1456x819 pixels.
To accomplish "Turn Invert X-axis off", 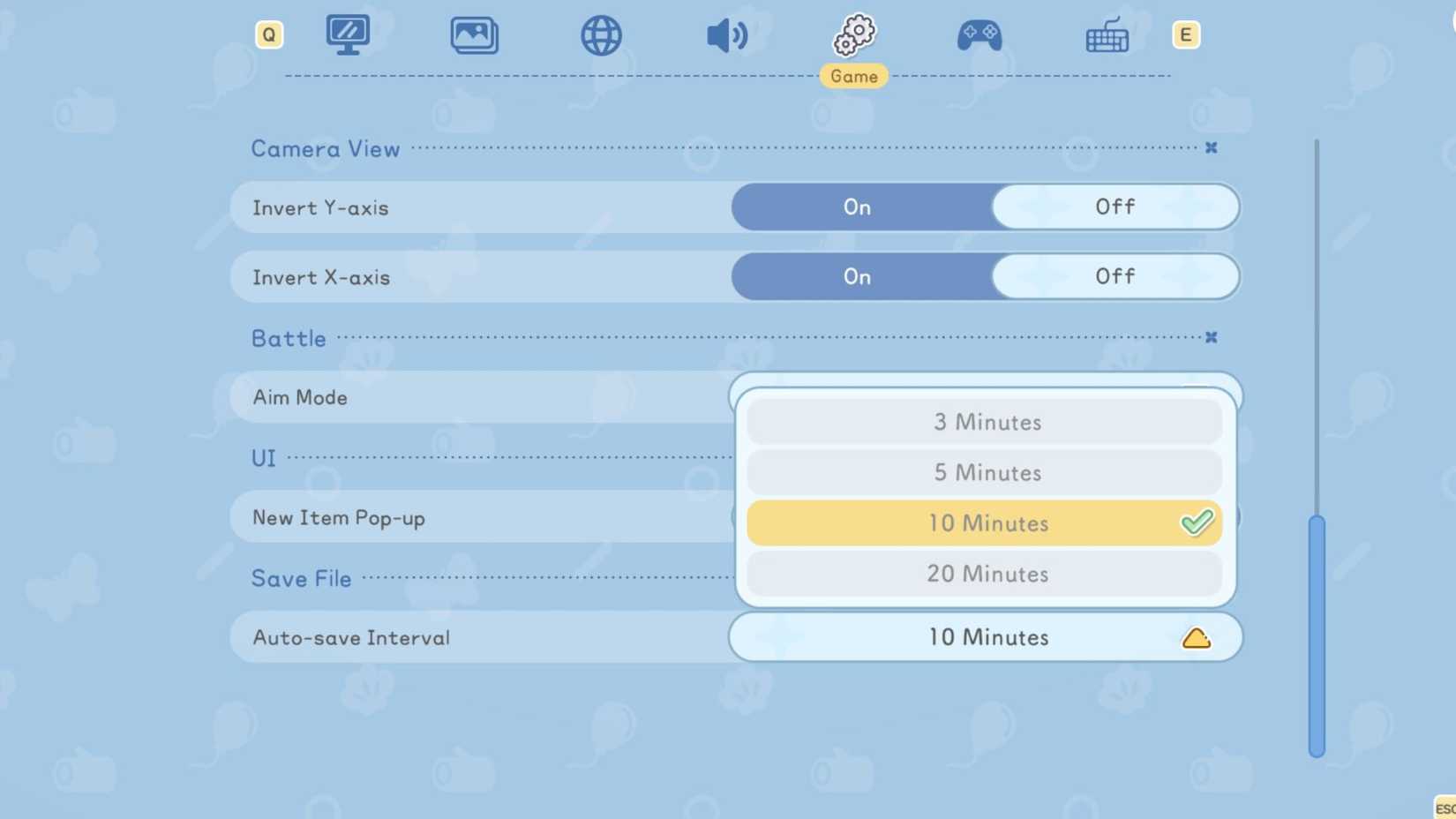I will click(x=1115, y=276).
